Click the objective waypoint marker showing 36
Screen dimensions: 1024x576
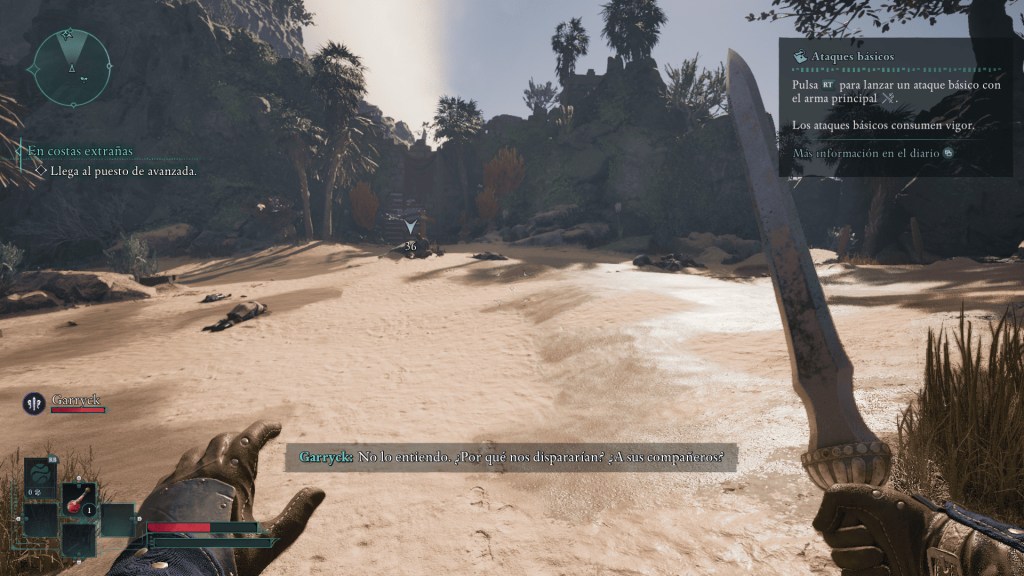410,236
